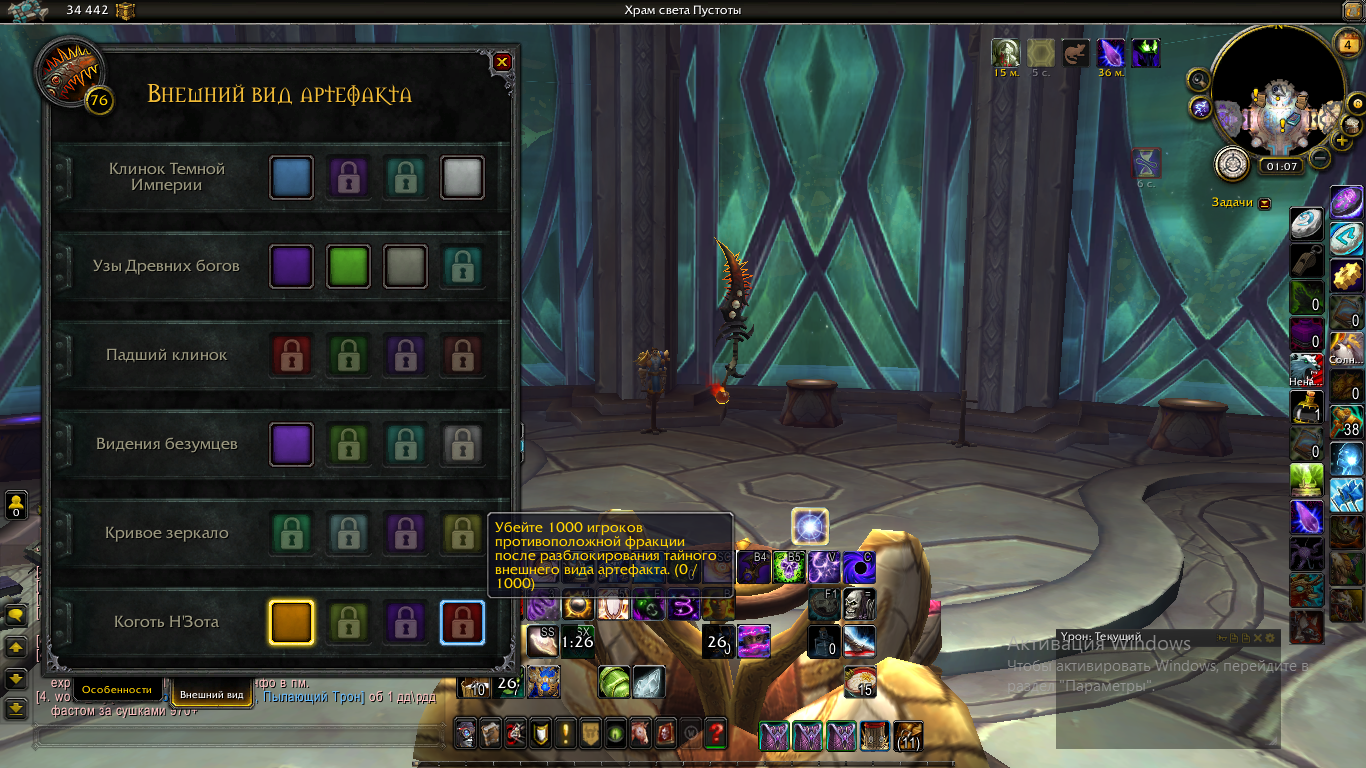
Task: Open the friends list button showing 0
Action: [16, 504]
